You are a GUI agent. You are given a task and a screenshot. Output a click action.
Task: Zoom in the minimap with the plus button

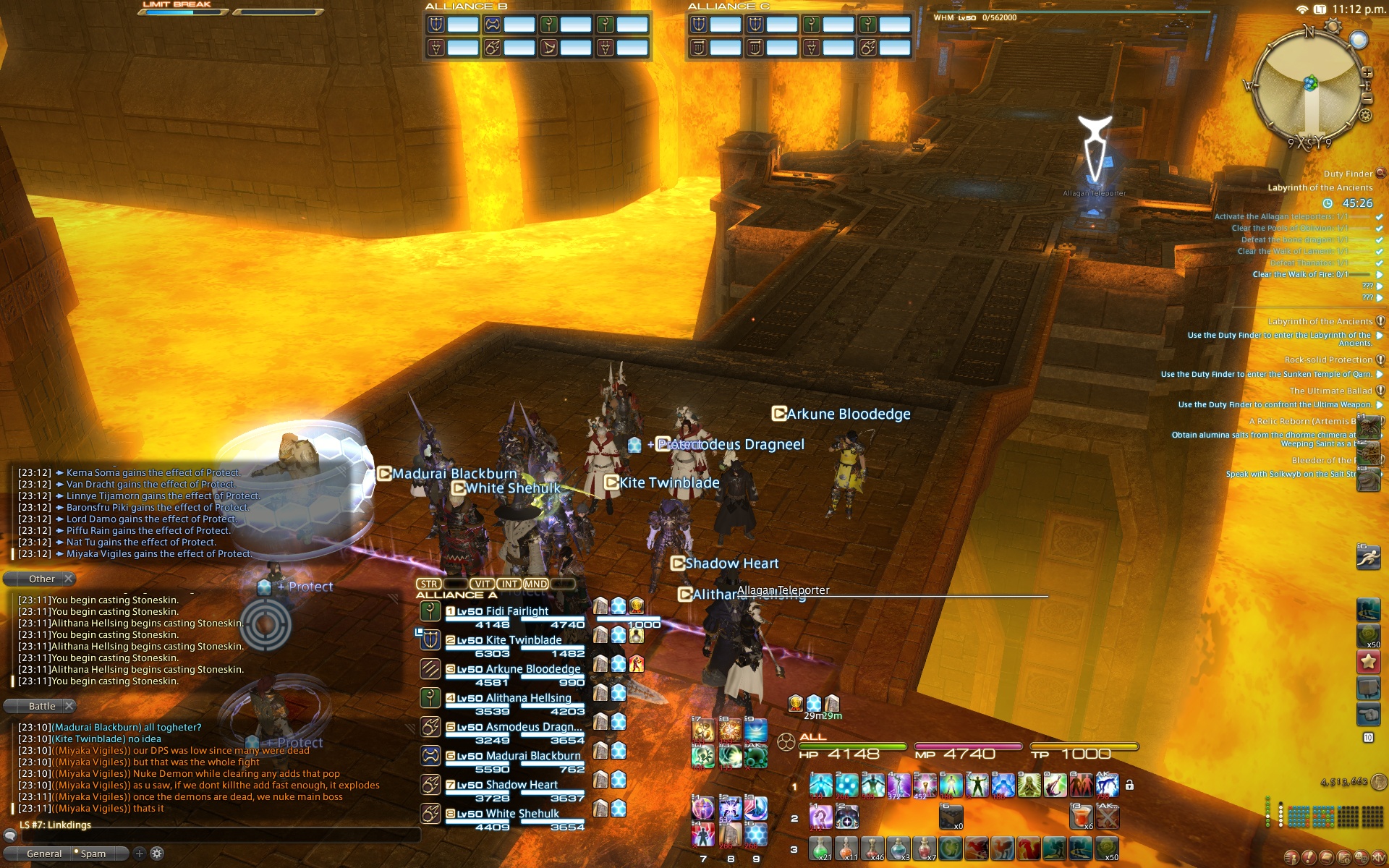(1367, 72)
